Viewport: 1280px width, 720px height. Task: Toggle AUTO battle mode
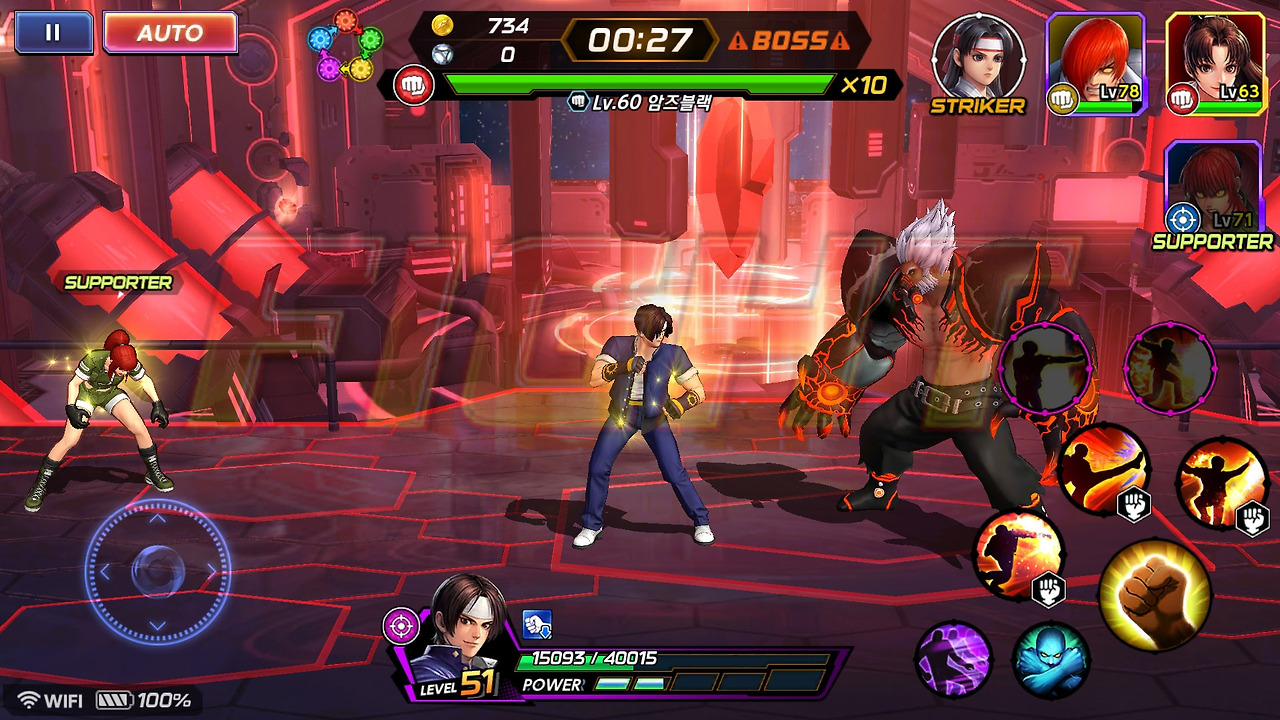pyautogui.click(x=170, y=32)
